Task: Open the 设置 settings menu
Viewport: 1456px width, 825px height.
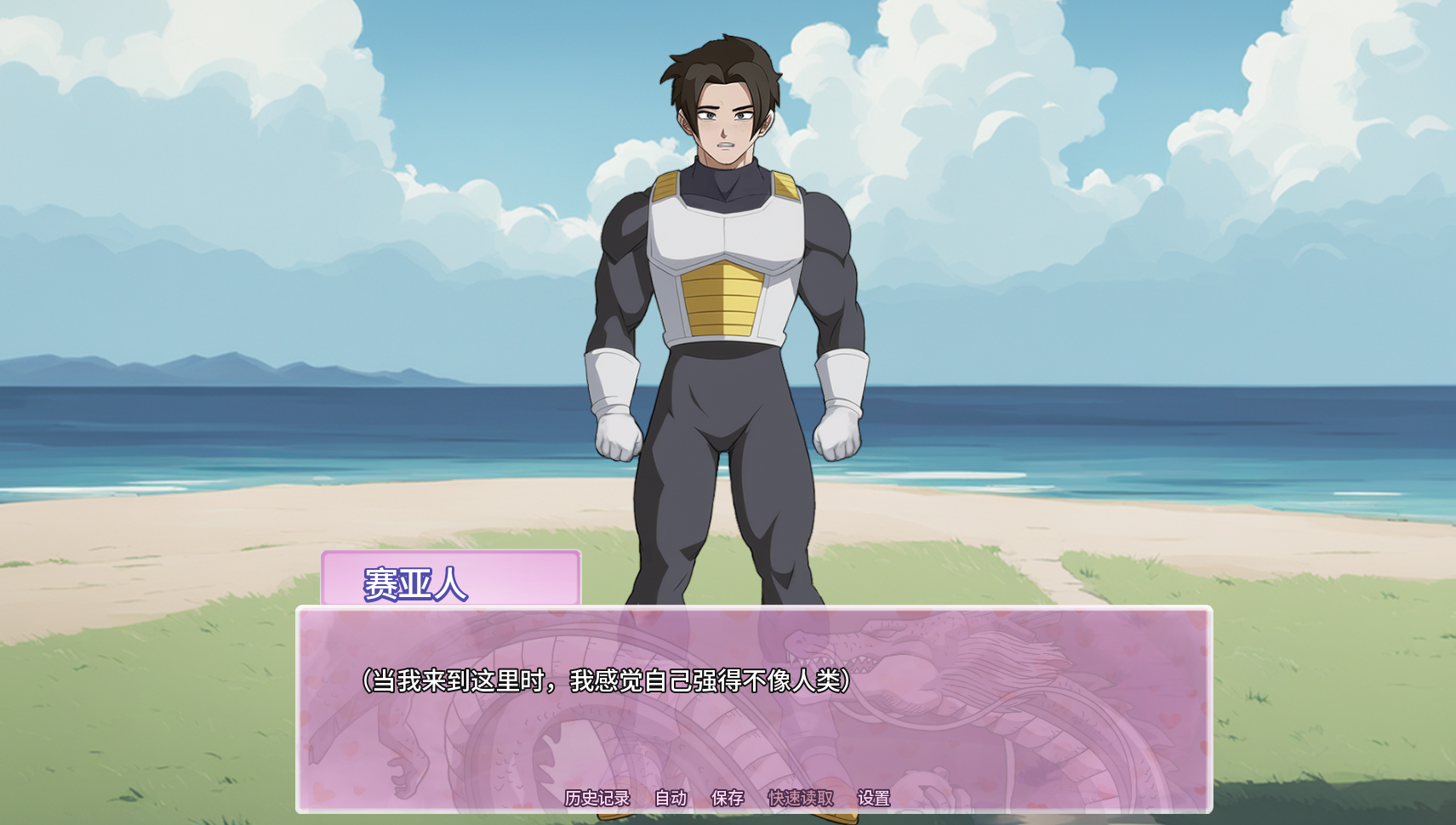Action: click(x=874, y=798)
